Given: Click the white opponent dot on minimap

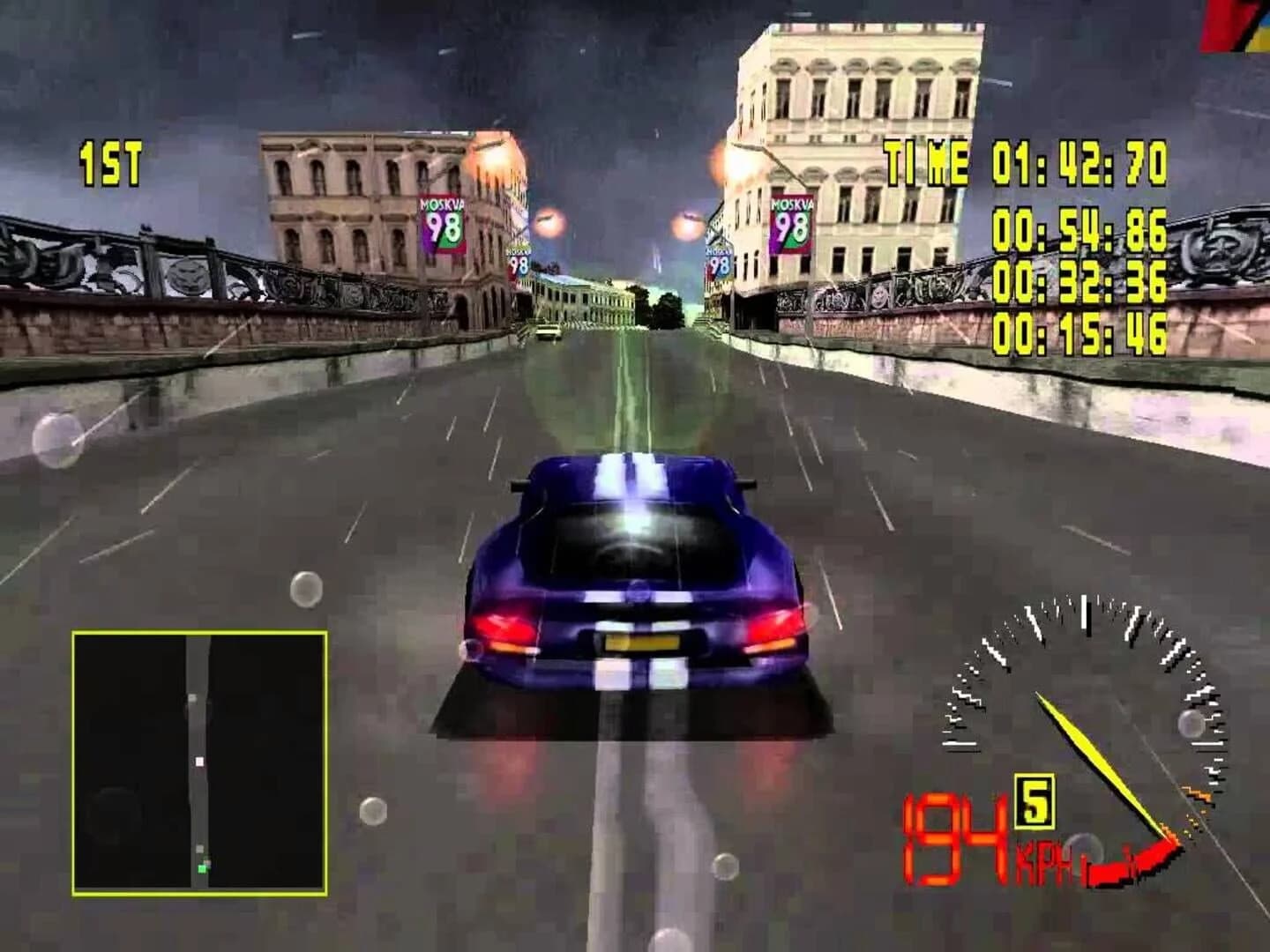Looking at the screenshot, I should (199, 762).
